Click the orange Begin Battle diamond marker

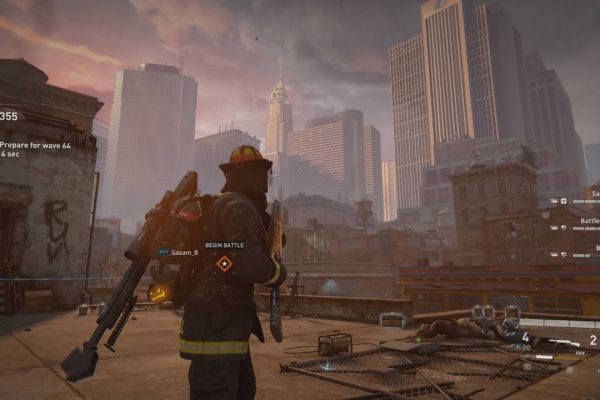224,263
